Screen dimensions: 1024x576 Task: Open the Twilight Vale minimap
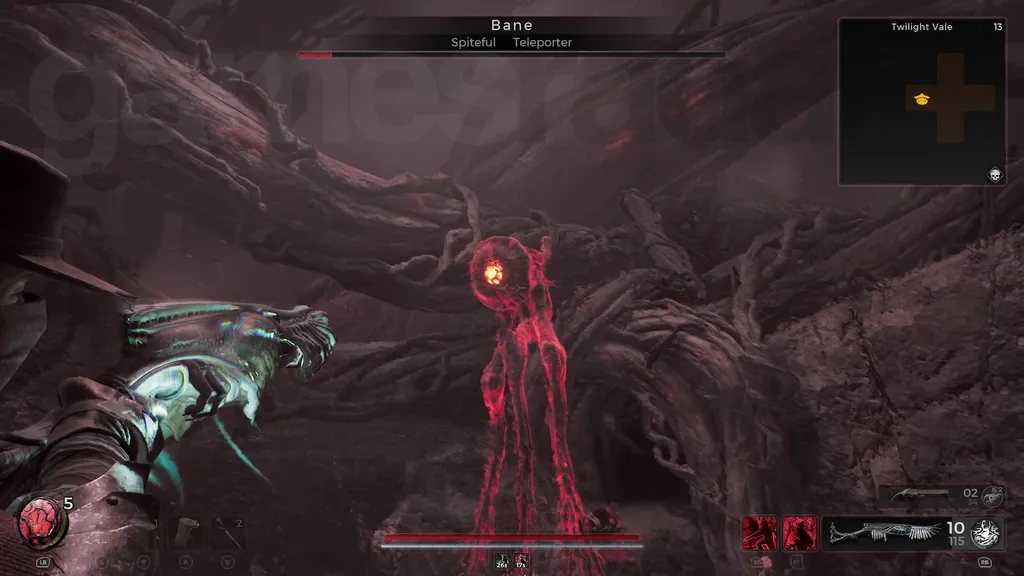921,101
